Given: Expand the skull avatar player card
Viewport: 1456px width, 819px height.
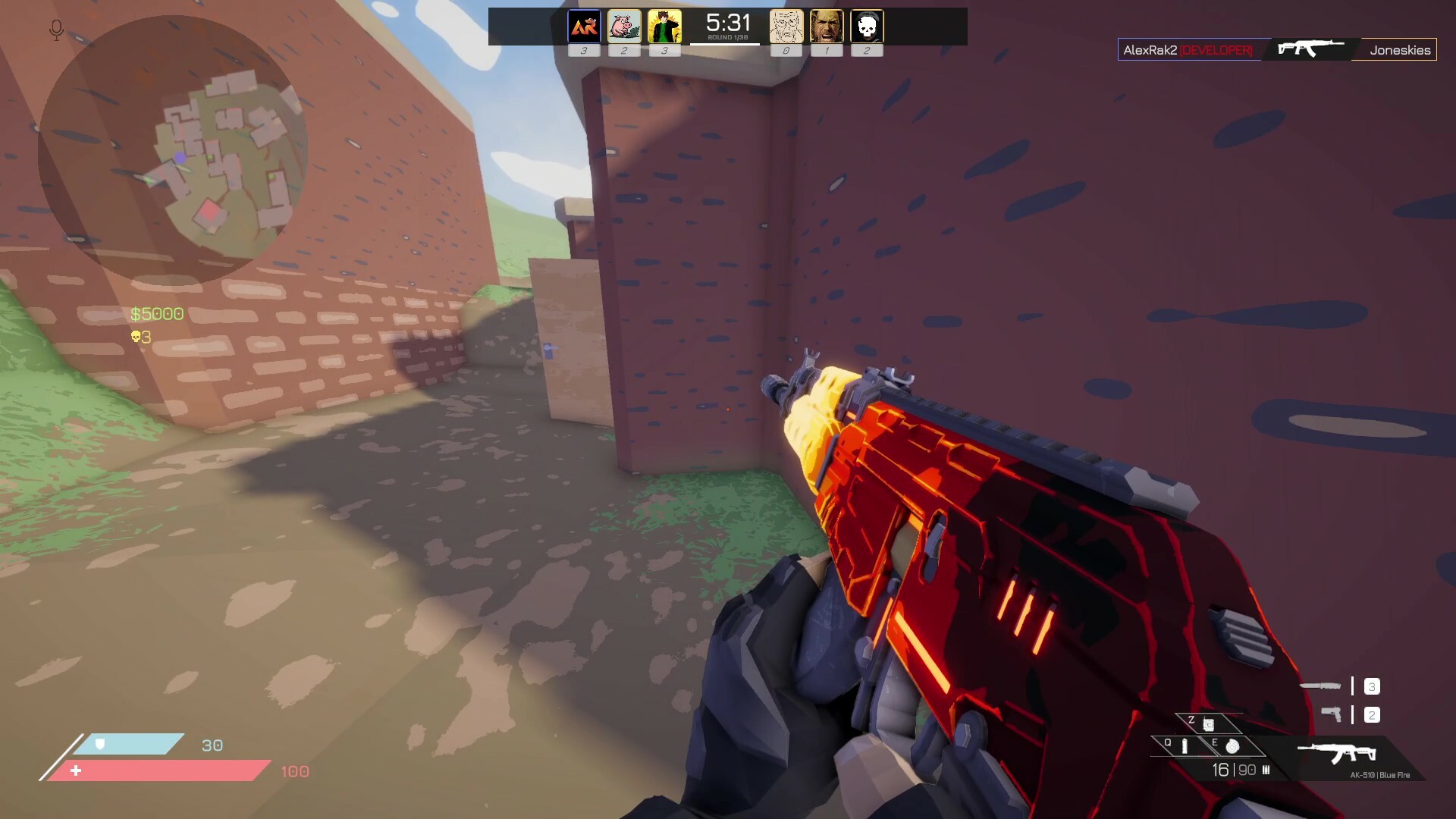Looking at the screenshot, I should [867, 25].
